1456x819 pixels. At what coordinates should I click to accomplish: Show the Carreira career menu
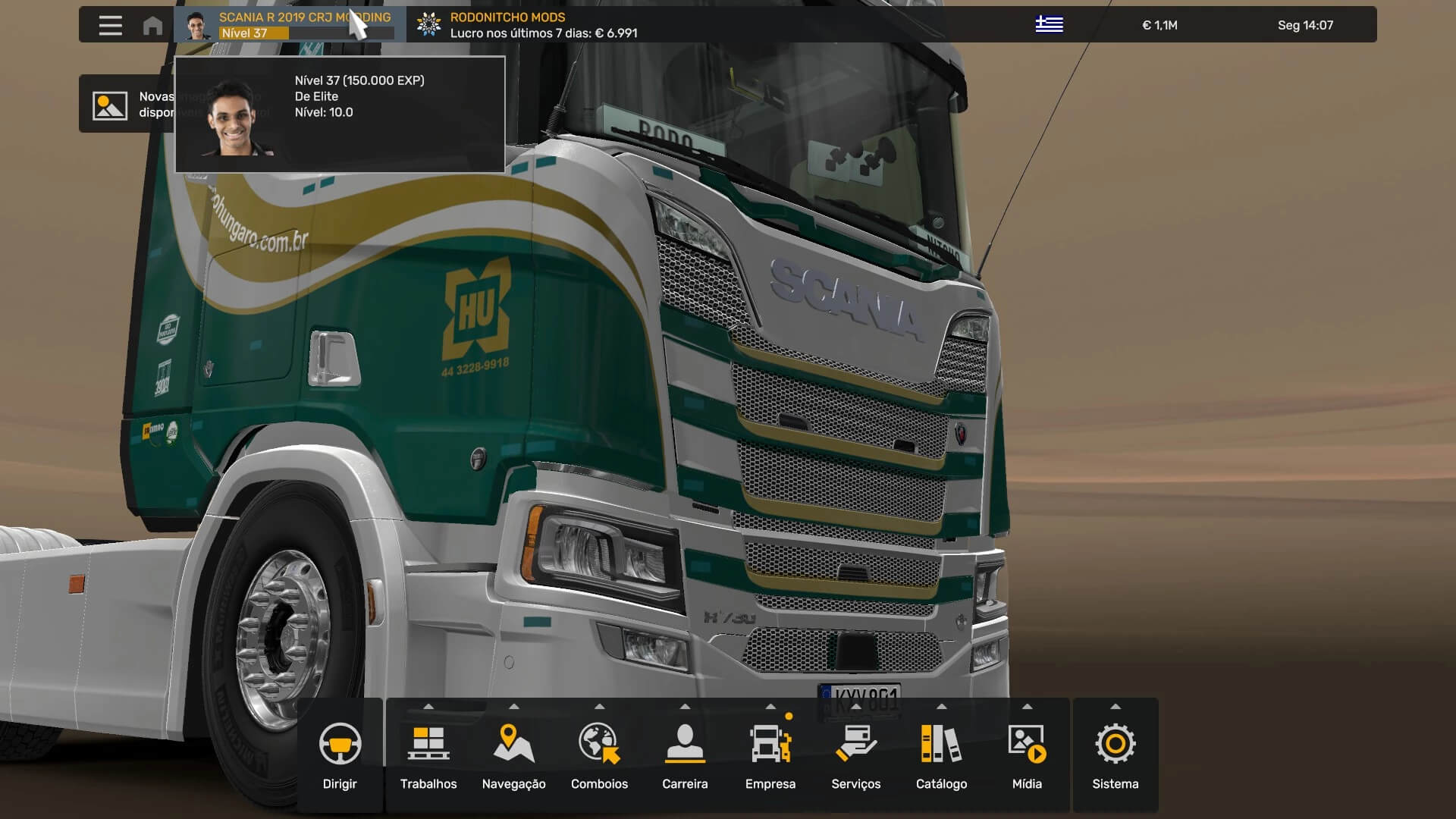(685, 756)
